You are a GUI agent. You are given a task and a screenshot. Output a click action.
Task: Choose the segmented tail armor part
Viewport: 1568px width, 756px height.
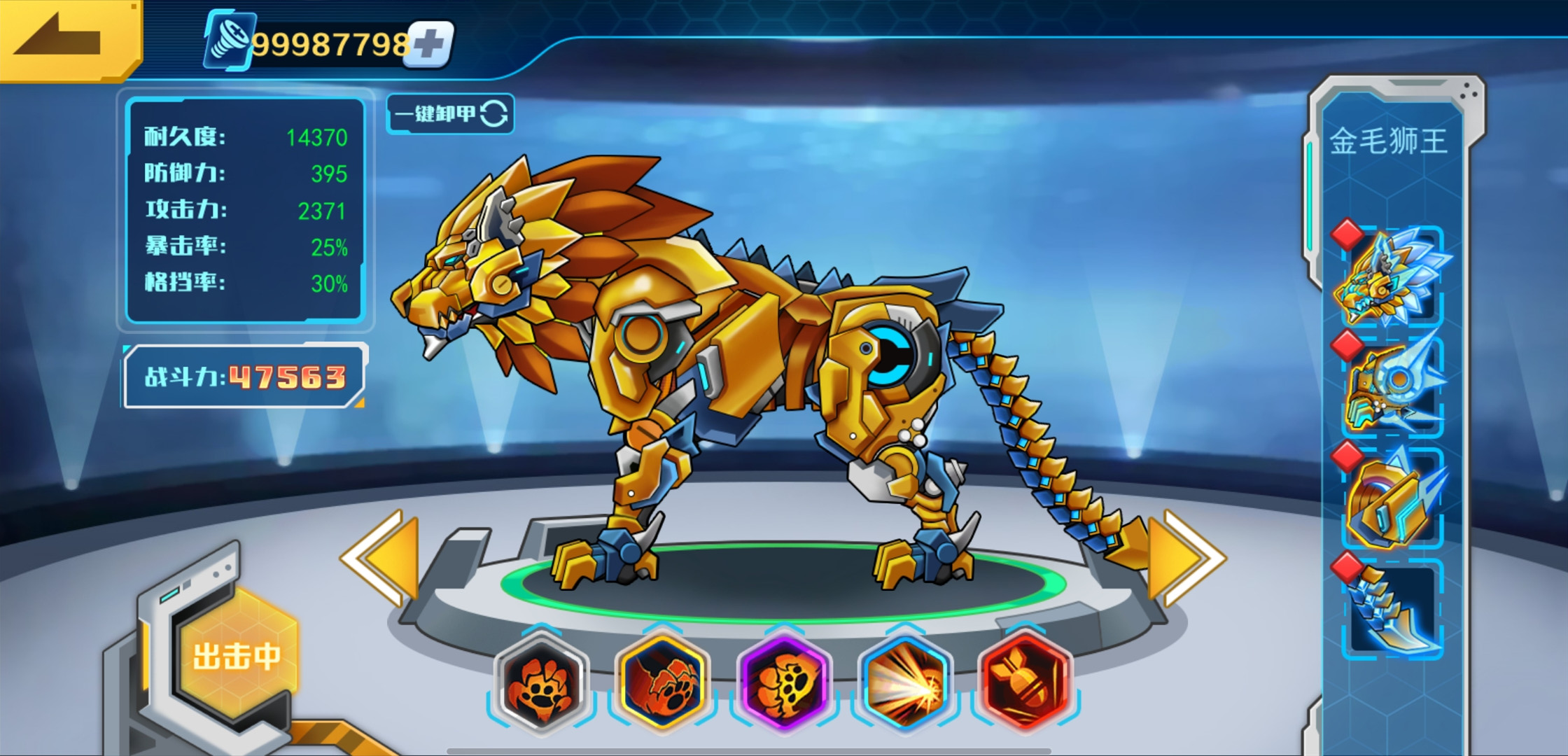tap(1391, 610)
